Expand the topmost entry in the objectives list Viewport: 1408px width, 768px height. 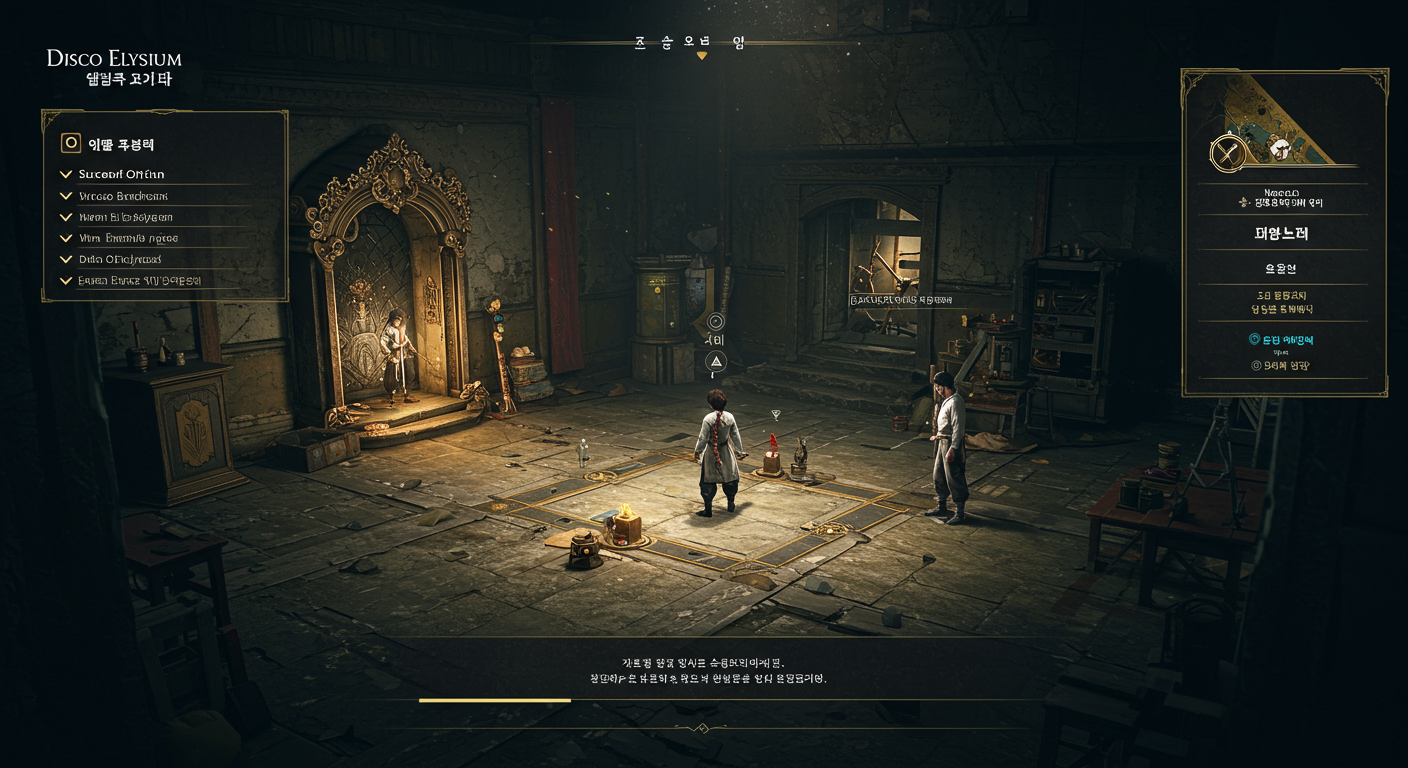tap(67, 174)
